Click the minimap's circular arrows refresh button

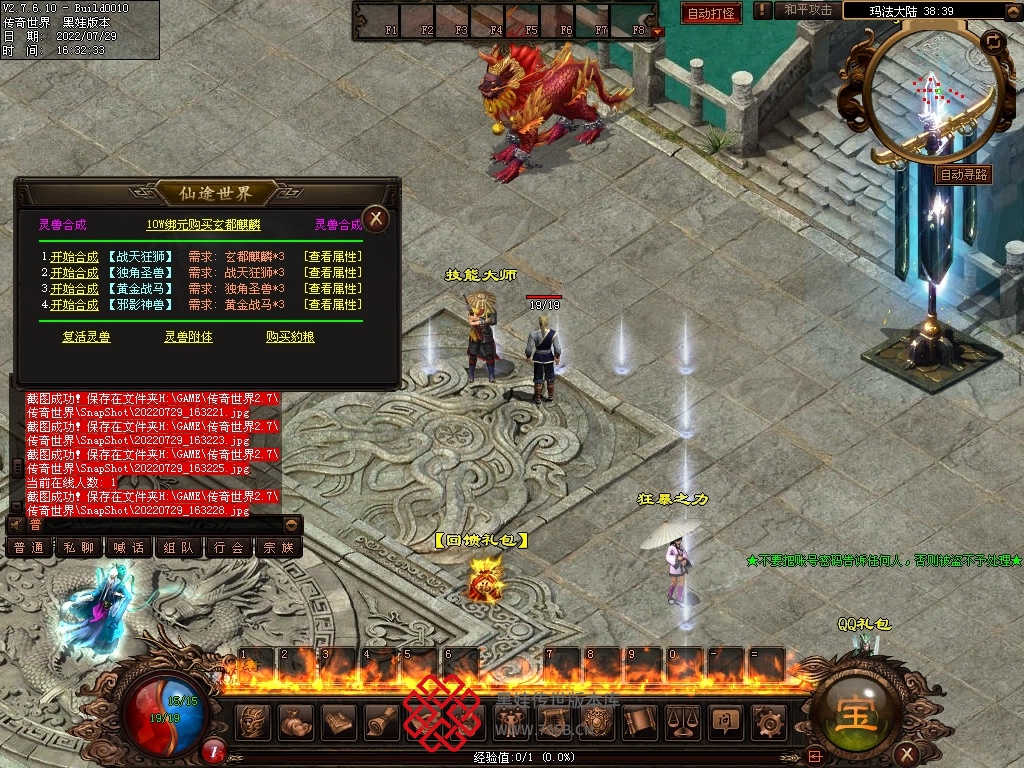993,41
